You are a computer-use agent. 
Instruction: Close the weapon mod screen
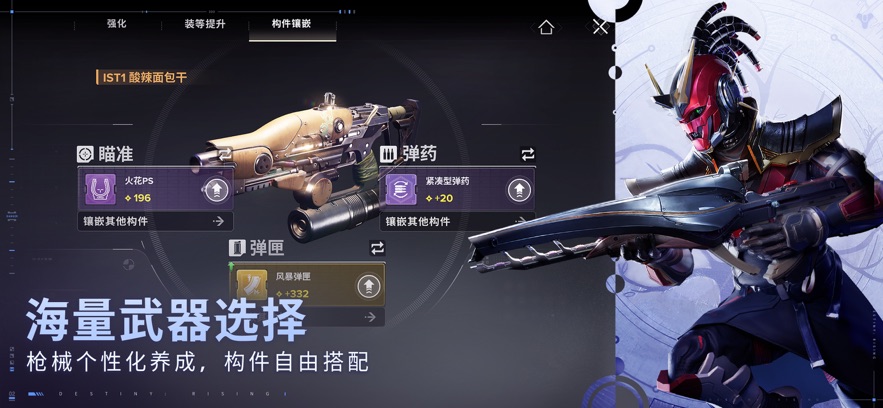(599, 27)
